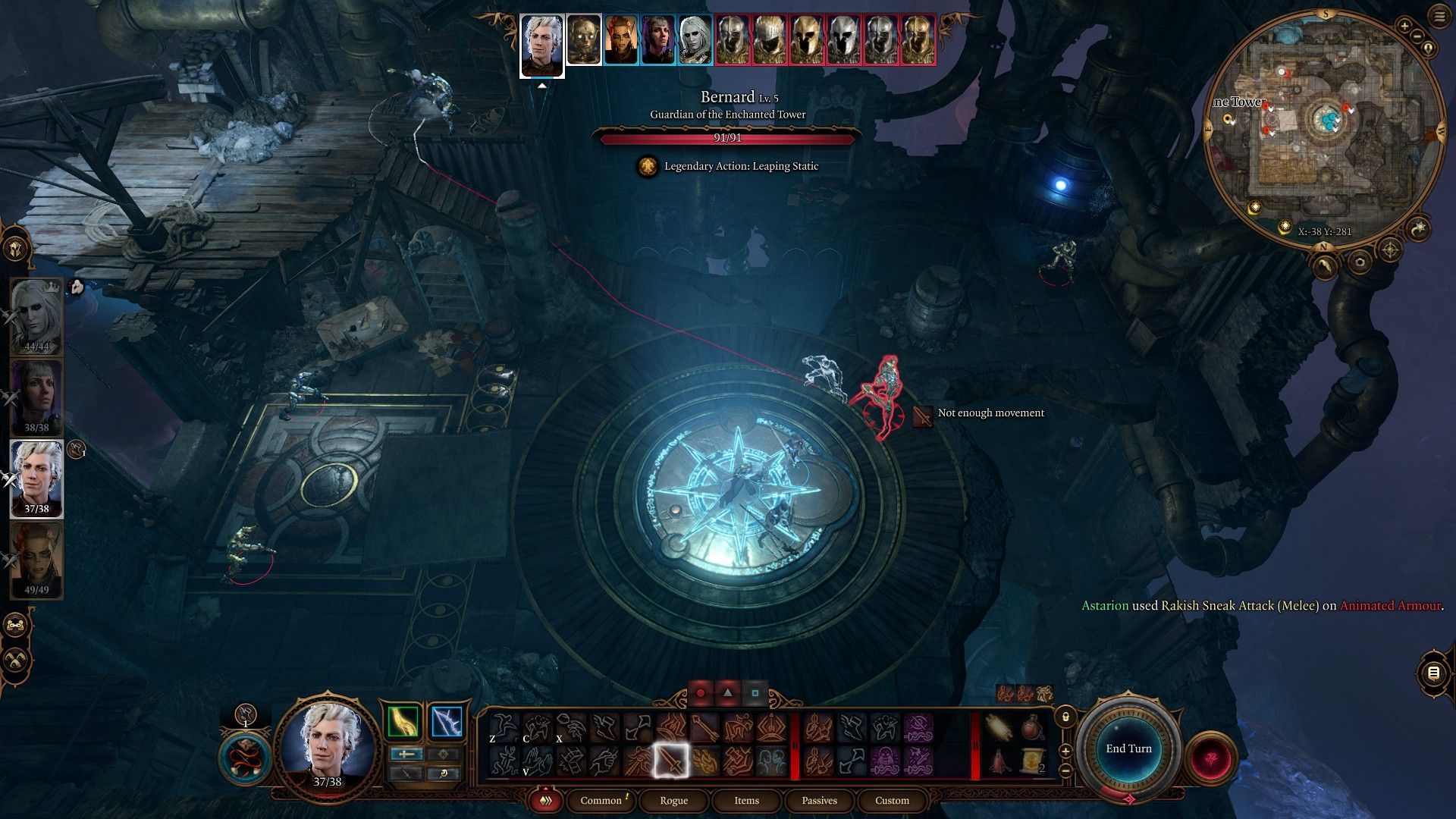Viewport: 1456px width, 819px height.
Task: End the current turn
Action: coord(1128,748)
